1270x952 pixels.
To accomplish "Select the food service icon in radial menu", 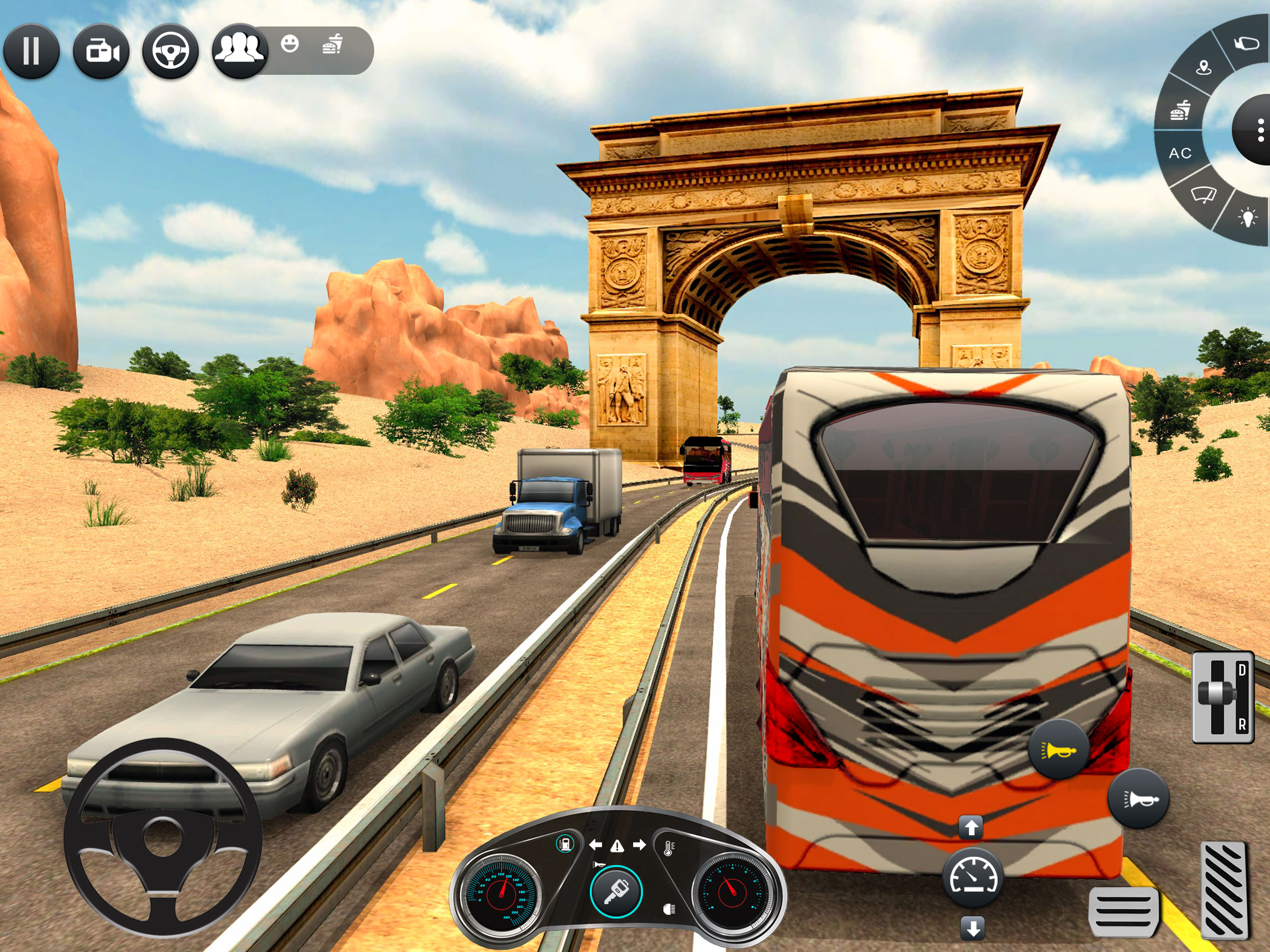I will click(1180, 109).
